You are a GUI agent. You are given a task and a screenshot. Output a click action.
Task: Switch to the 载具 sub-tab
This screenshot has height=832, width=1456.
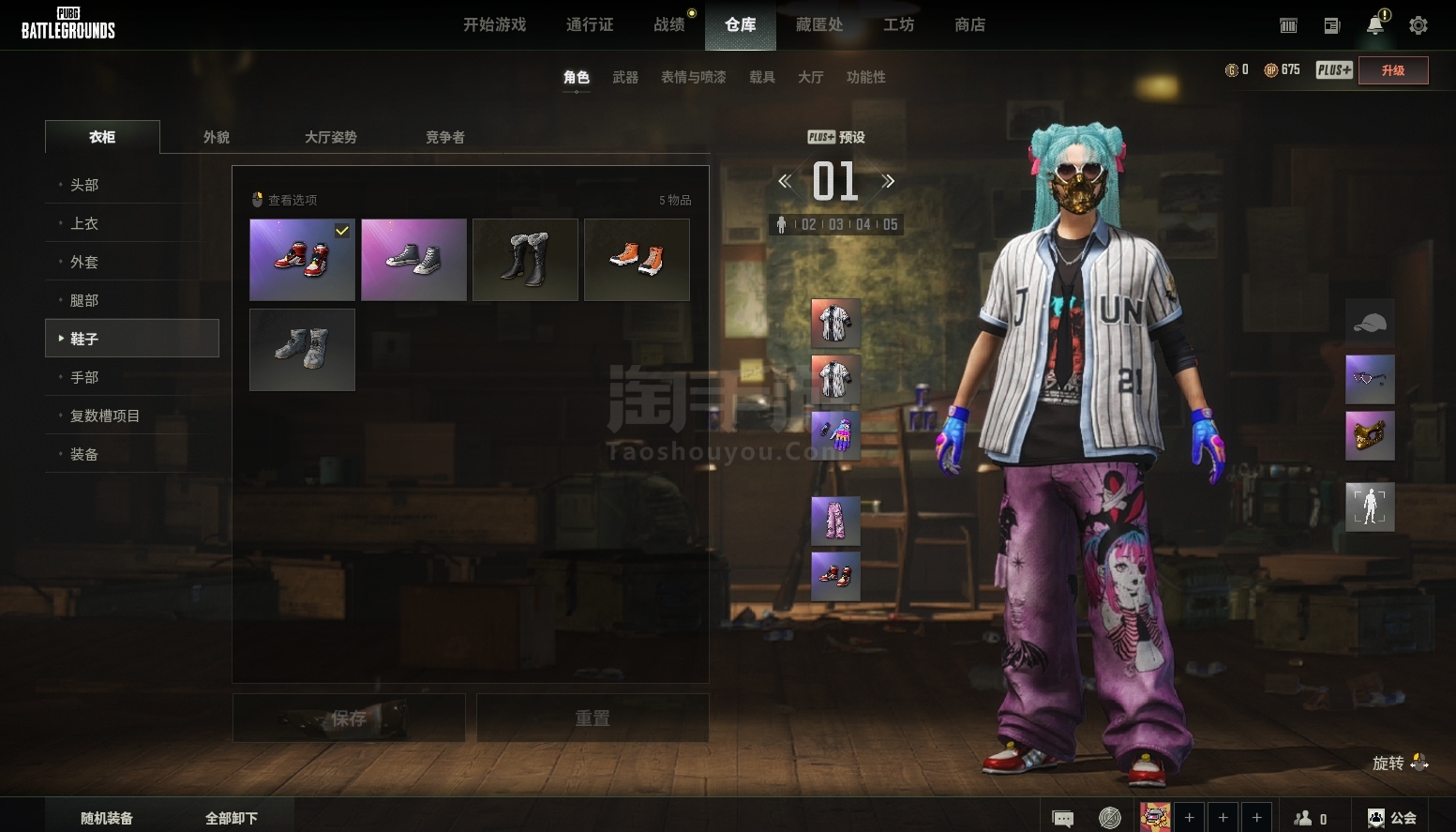[x=761, y=78]
